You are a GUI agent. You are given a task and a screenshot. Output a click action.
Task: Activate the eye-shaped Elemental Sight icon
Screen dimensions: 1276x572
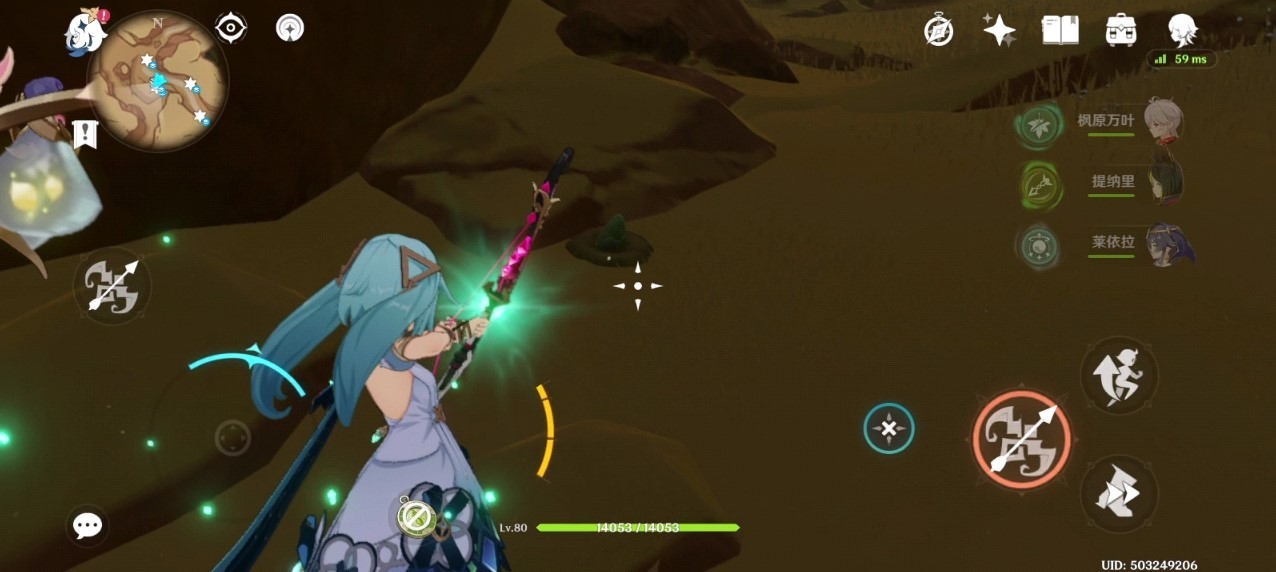[231, 28]
